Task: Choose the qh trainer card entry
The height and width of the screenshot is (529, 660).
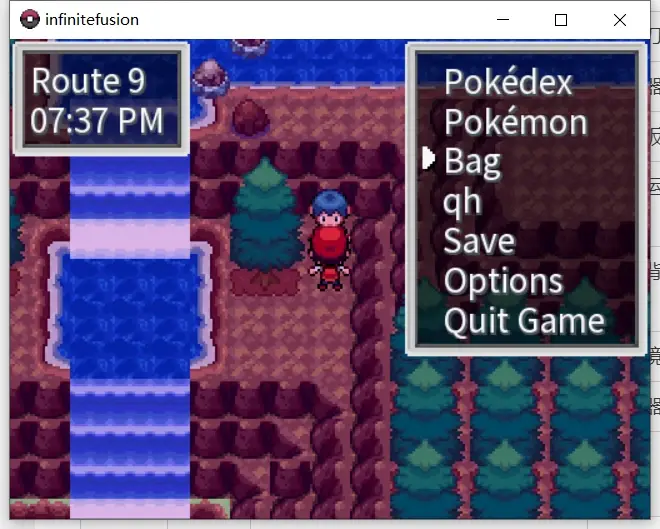Action: (x=462, y=201)
